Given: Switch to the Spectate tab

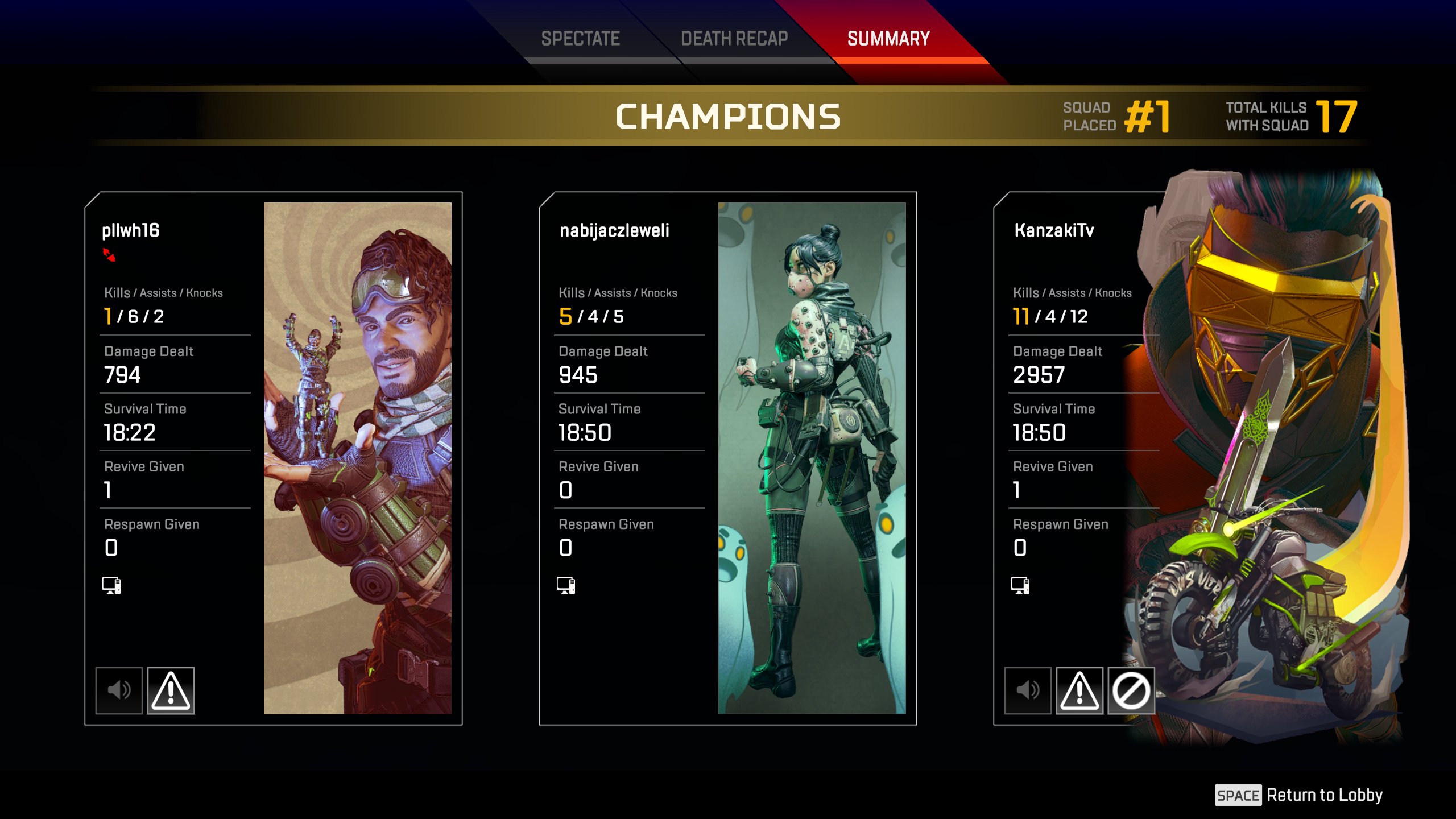Looking at the screenshot, I should click(580, 39).
